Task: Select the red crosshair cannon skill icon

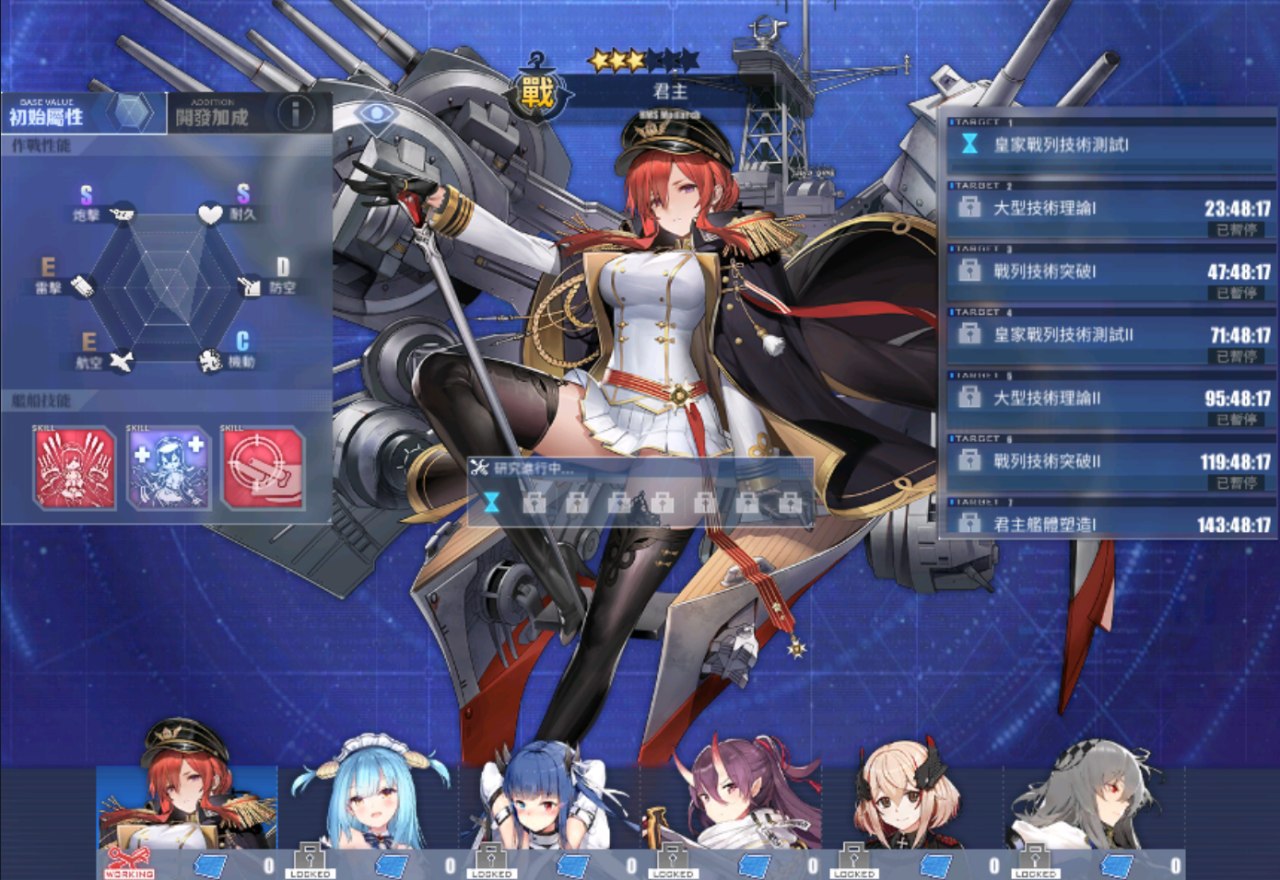Action: [263, 468]
